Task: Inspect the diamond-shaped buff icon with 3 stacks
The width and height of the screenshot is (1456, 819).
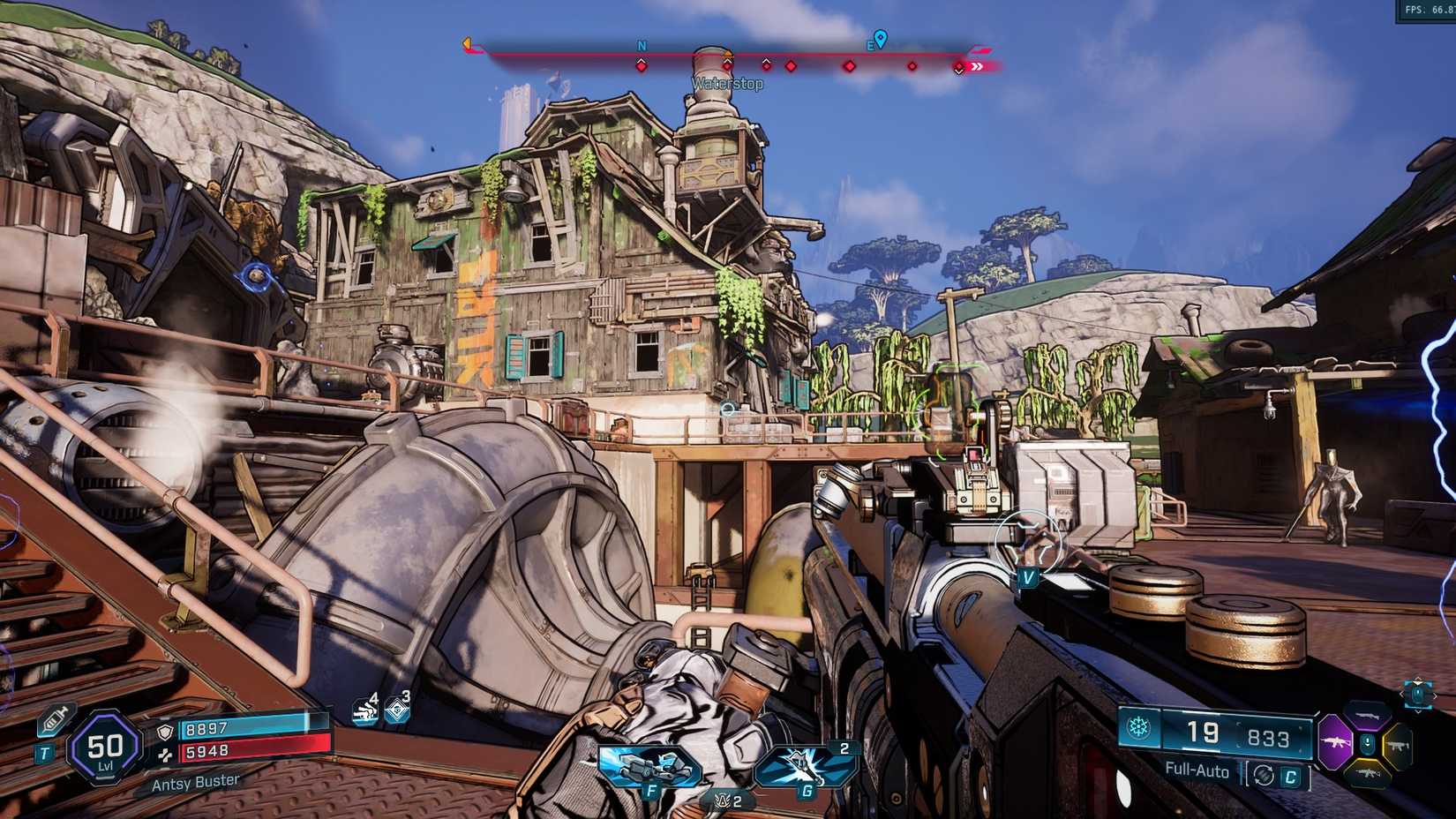Action: [397, 710]
